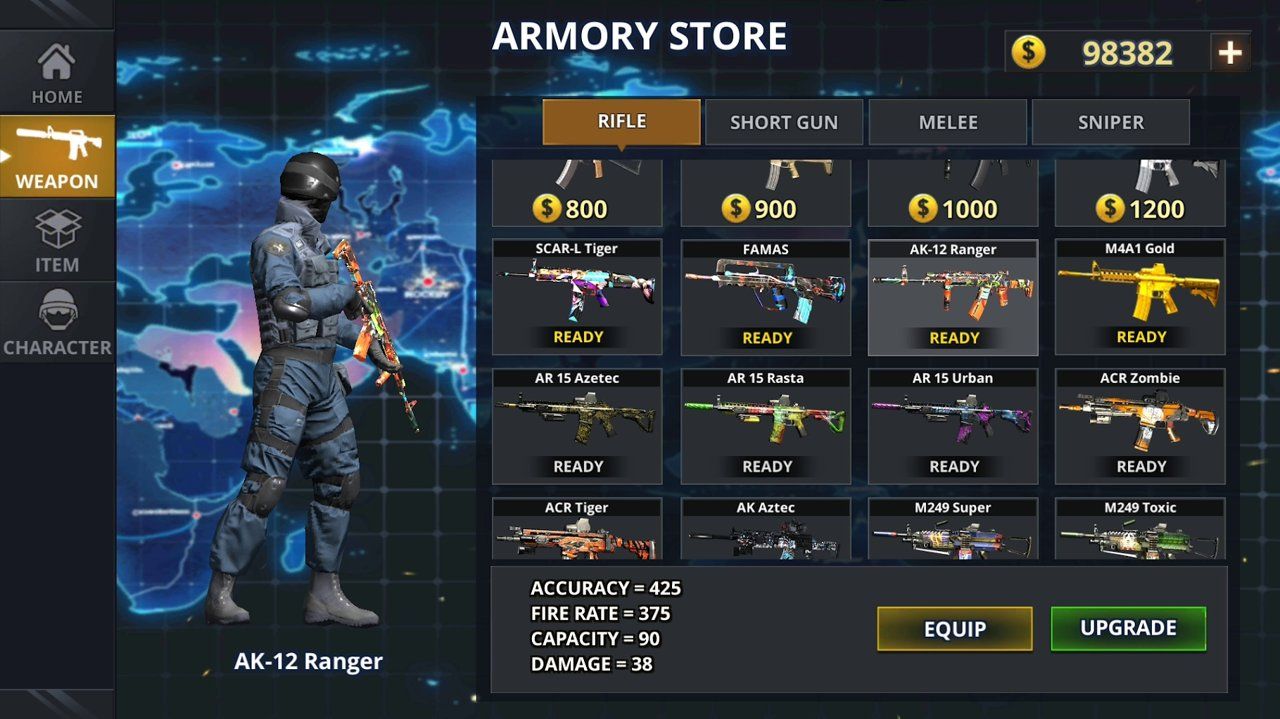Go to the Character menu
The image size is (1280, 719).
tap(57, 322)
